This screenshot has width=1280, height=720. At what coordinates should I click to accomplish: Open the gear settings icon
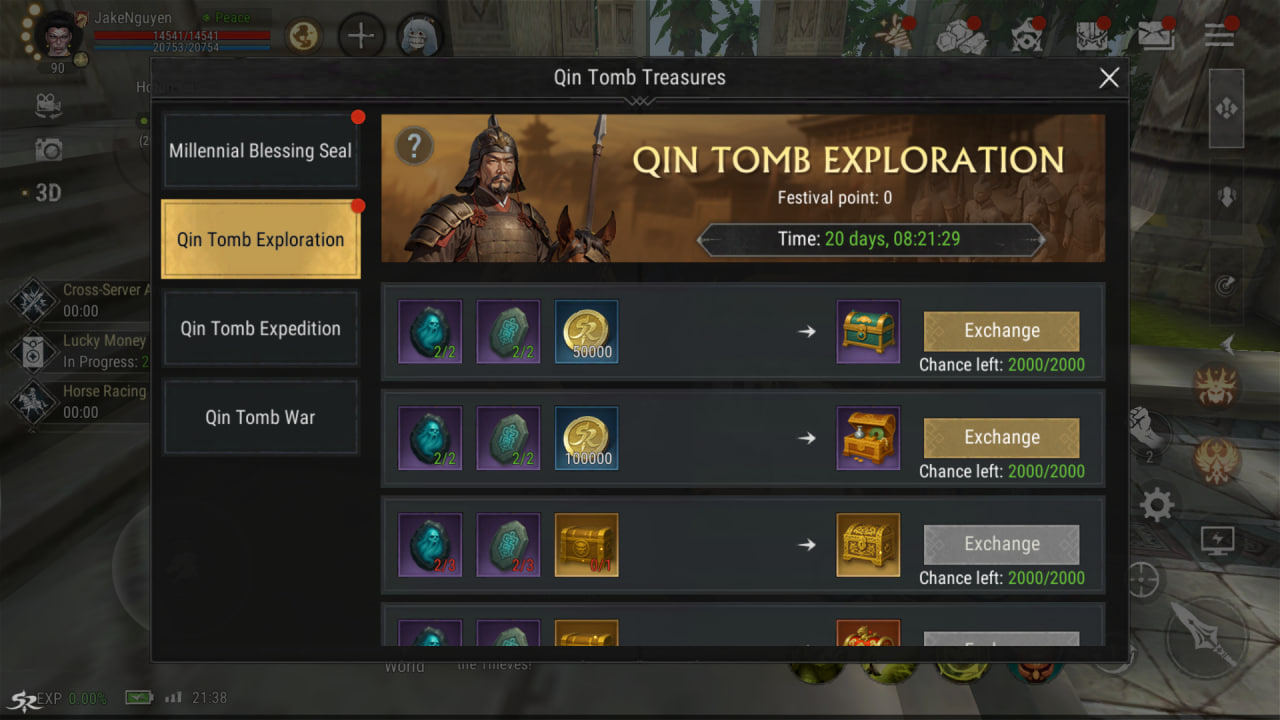(x=1156, y=505)
